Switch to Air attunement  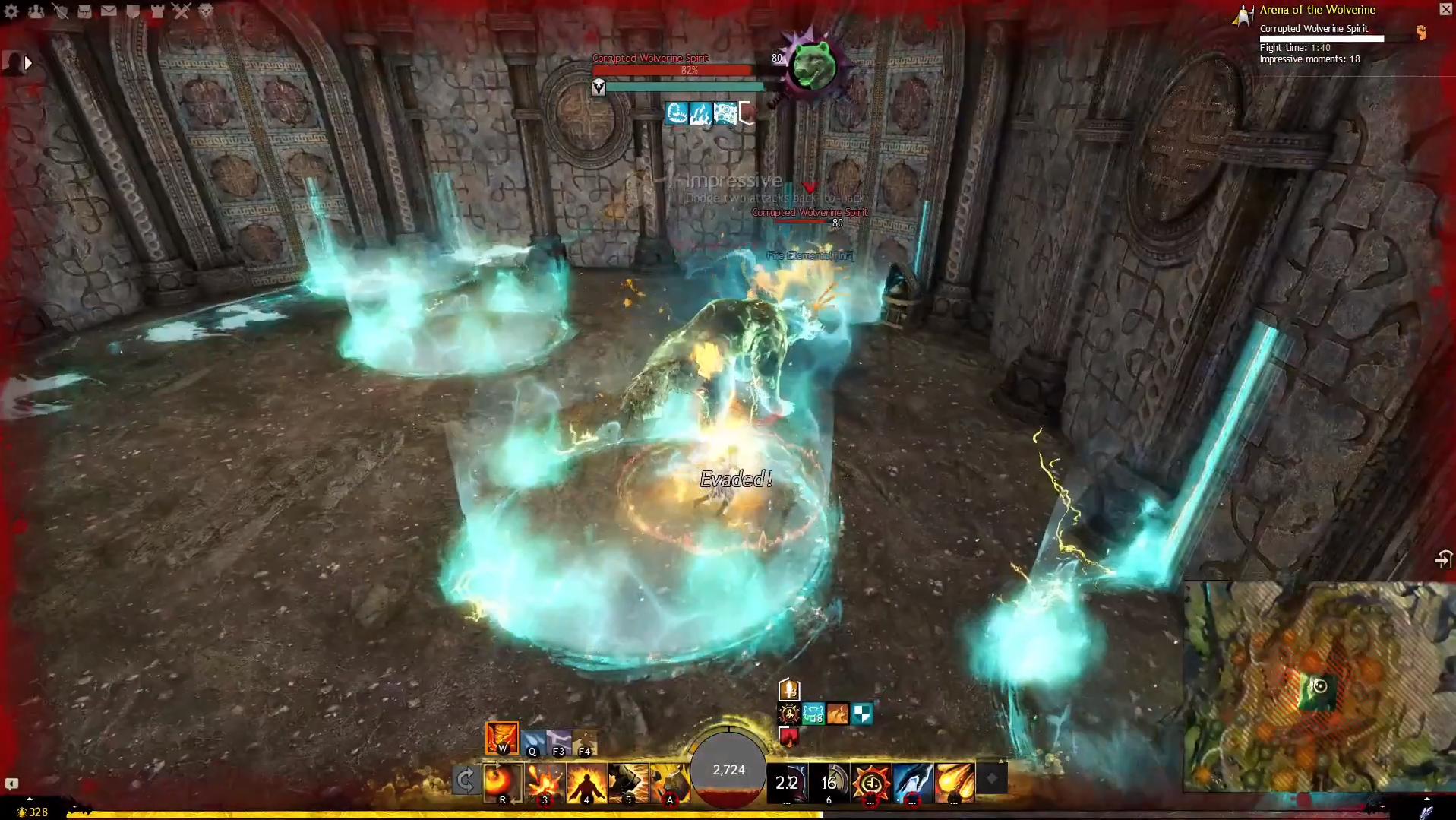(559, 743)
